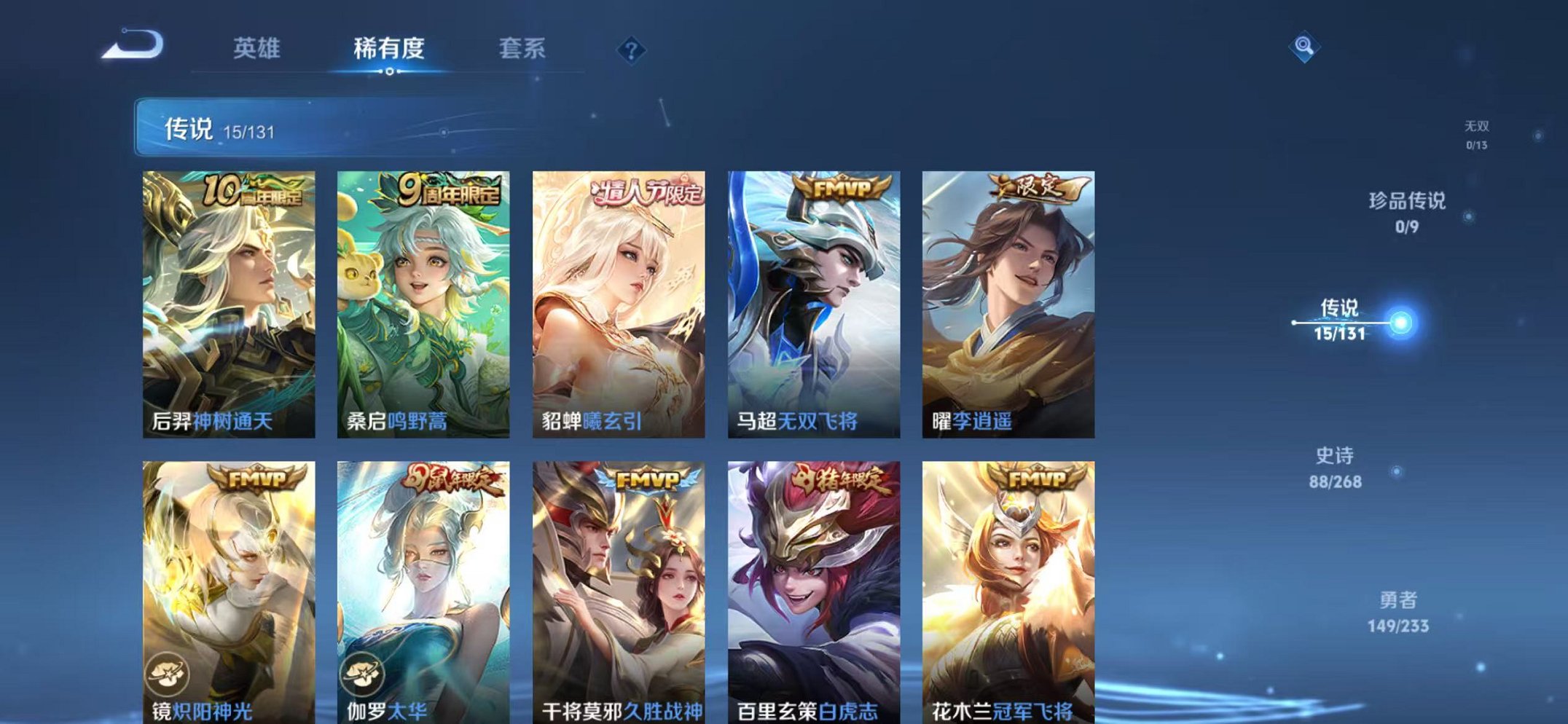Click the skin badge icon on 伽罗太华
This screenshot has height=724, width=1568.
pyautogui.click(x=363, y=674)
